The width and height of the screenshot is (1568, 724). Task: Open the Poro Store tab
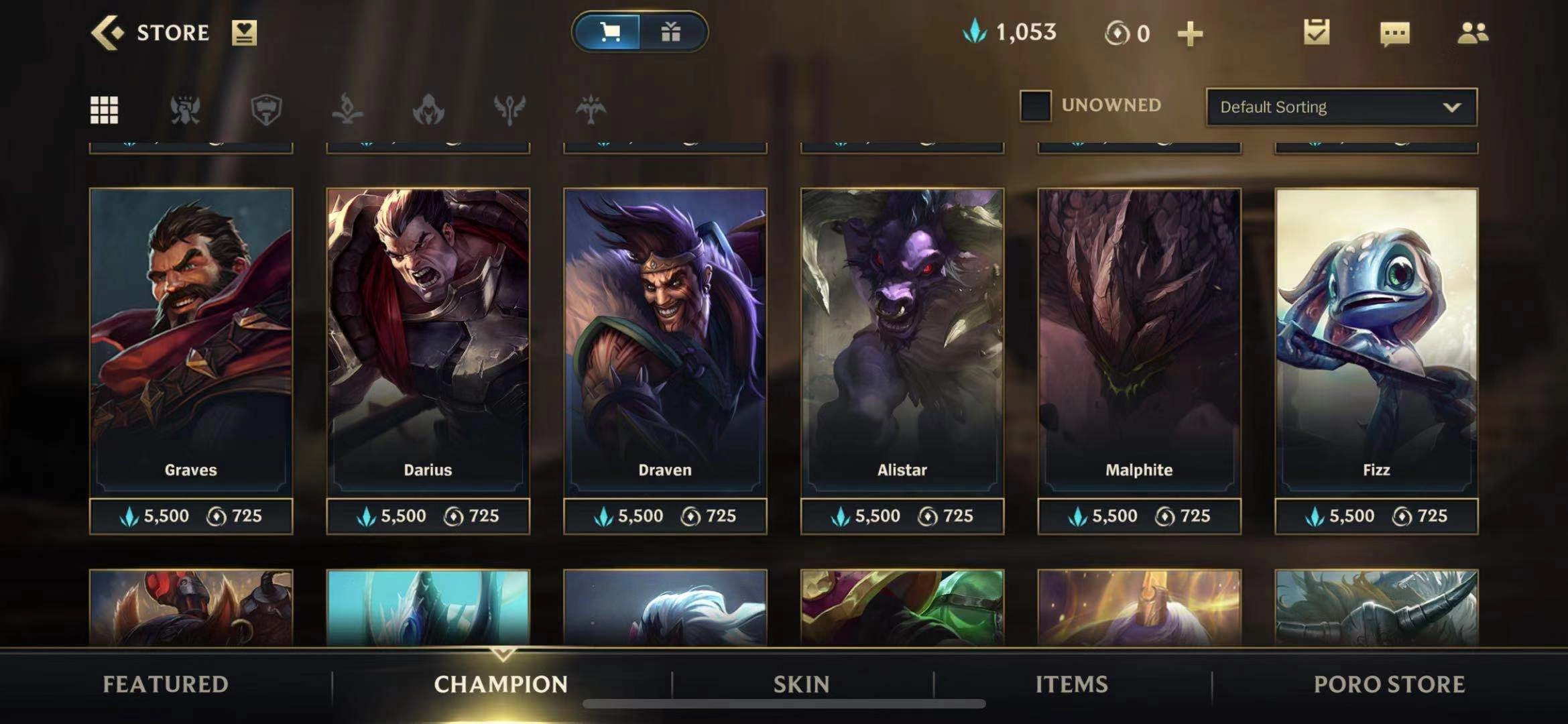pos(1389,684)
